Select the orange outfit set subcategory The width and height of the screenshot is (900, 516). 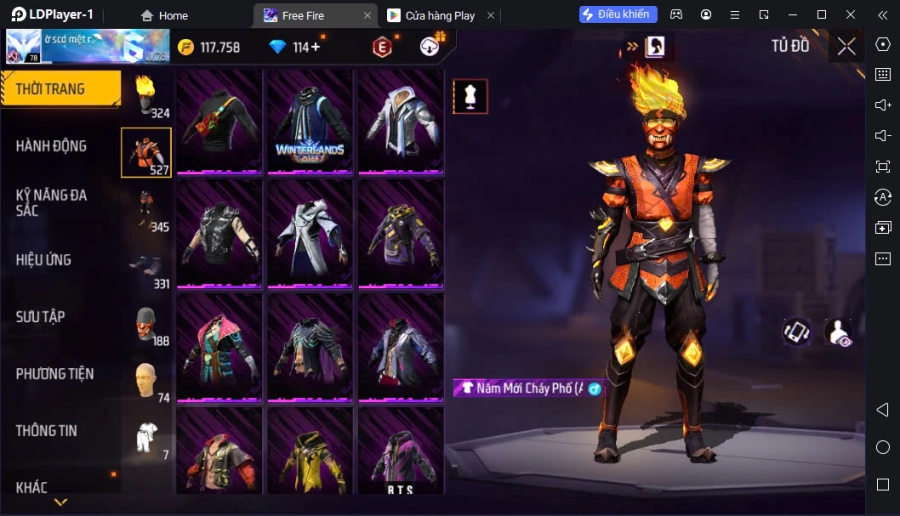coord(146,153)
